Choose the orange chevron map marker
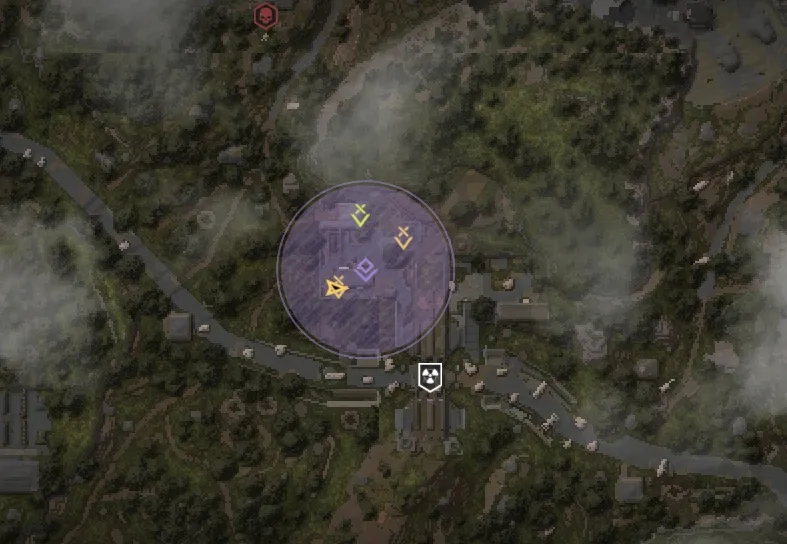This screenshot has height=544, width=787. pos(403,238)
